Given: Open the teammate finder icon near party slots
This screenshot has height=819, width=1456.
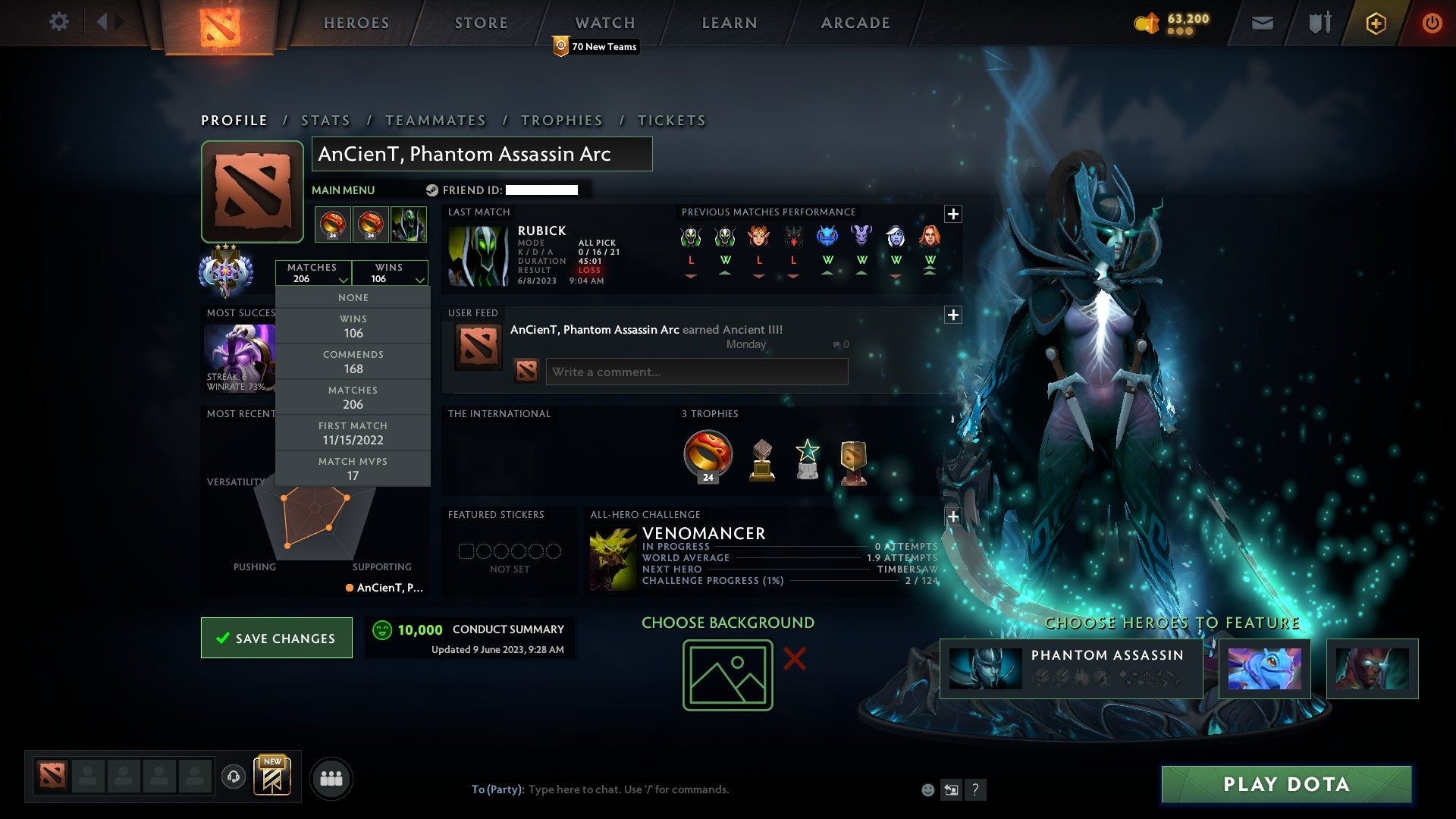Looking at the screenshot, I should coord(331,777).
